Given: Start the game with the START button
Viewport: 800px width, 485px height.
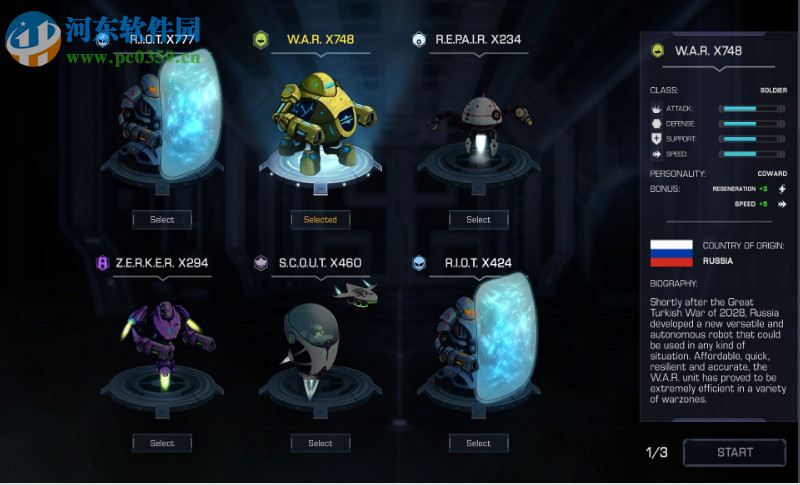Looking at the screenshot, I should (x=734, y=452).
